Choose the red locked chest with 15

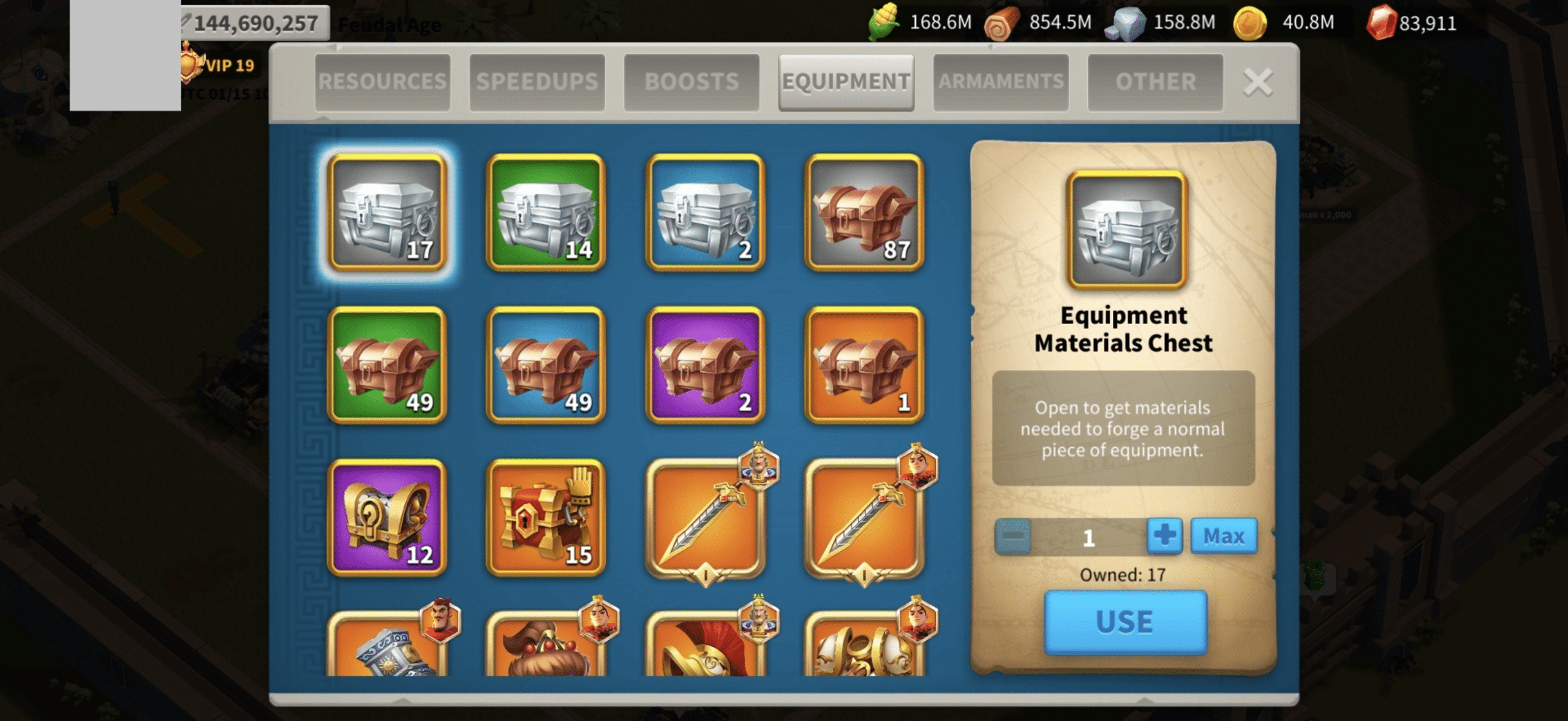pos(545,518)
